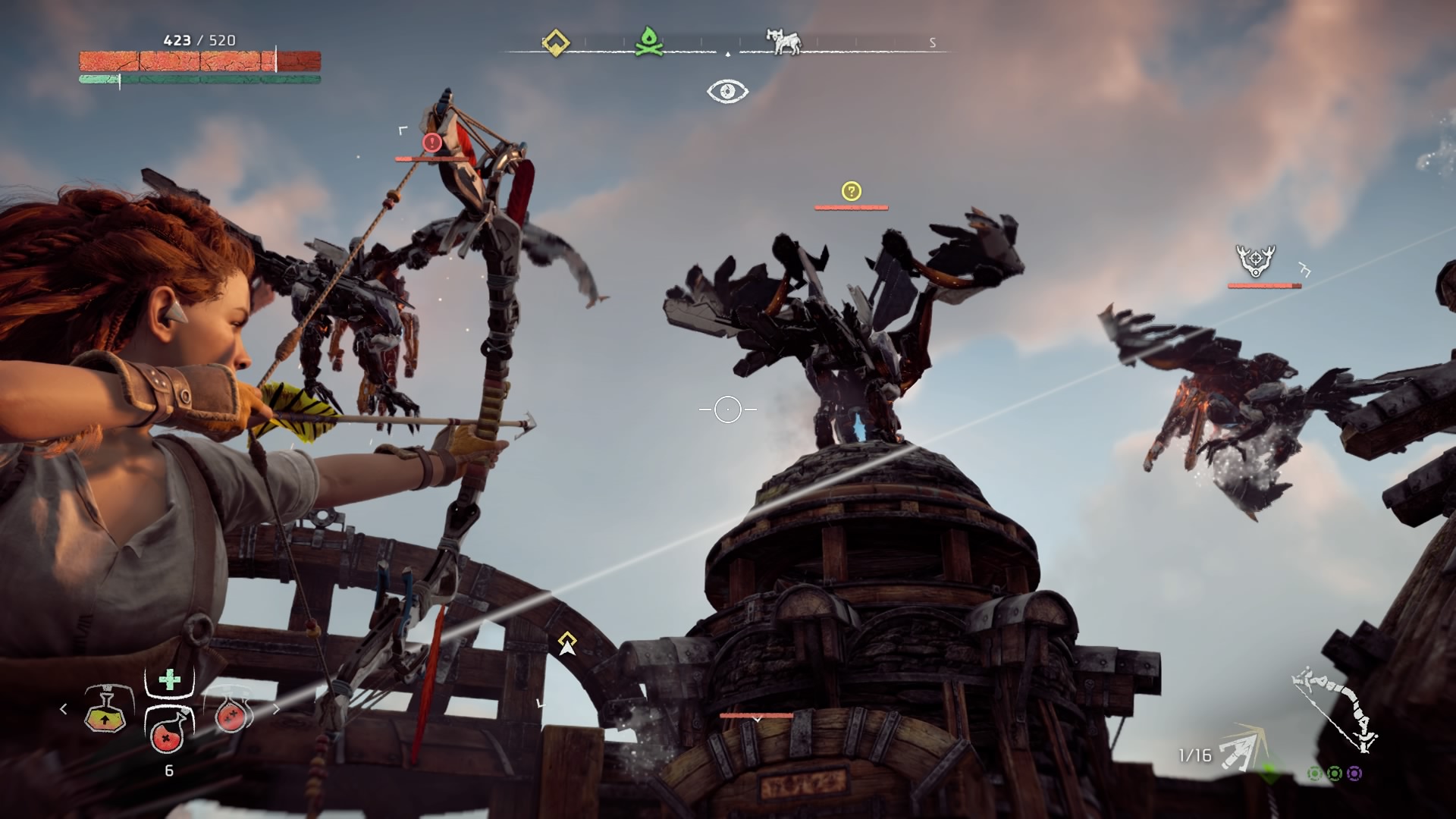Screen dimensions: 1456x819
Task: Choose the double-cross red potion slot
Action: pos(230,714)
